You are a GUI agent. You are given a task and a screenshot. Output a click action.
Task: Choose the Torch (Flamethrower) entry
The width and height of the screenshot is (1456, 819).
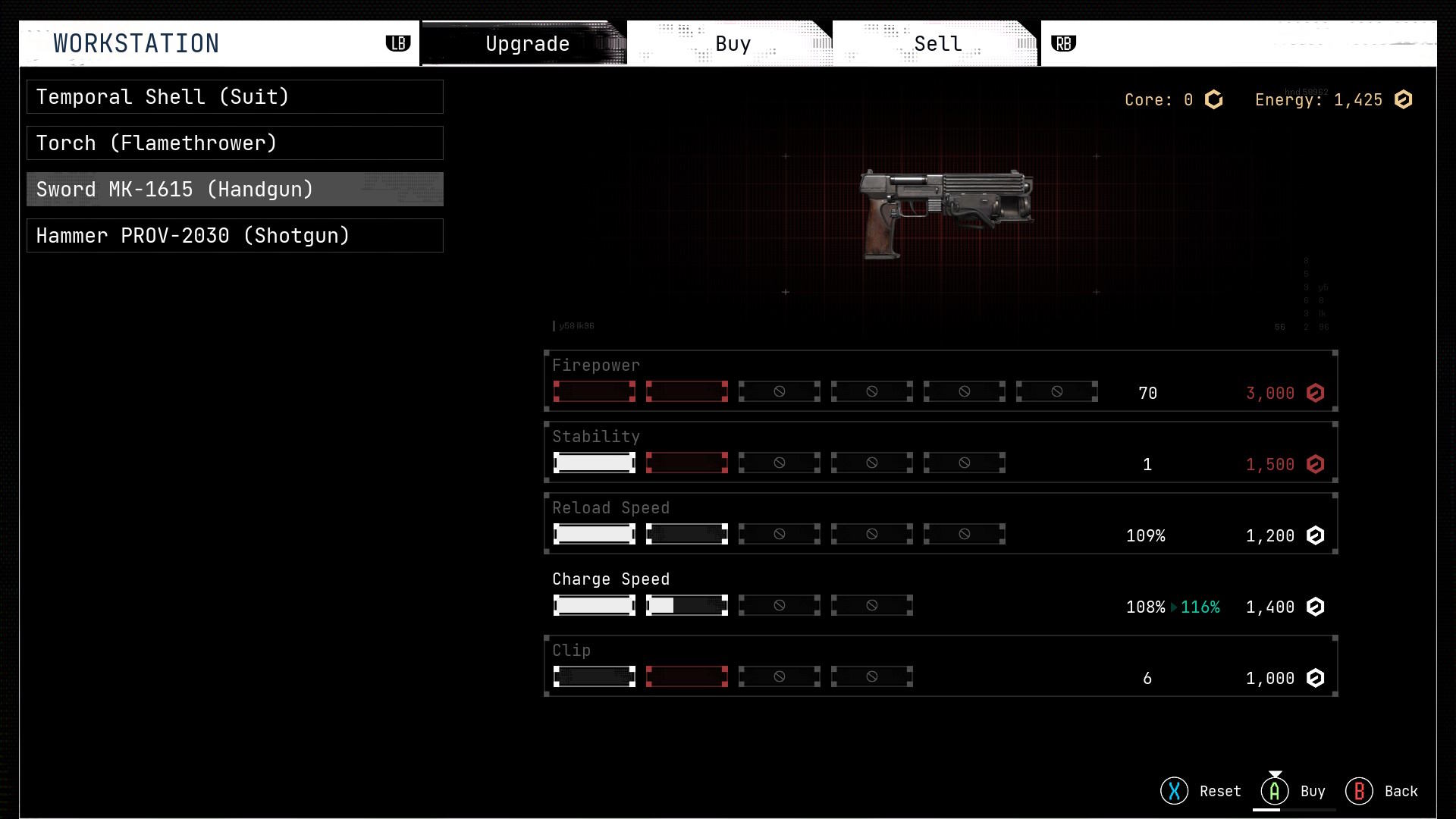[x=234, y=143]
